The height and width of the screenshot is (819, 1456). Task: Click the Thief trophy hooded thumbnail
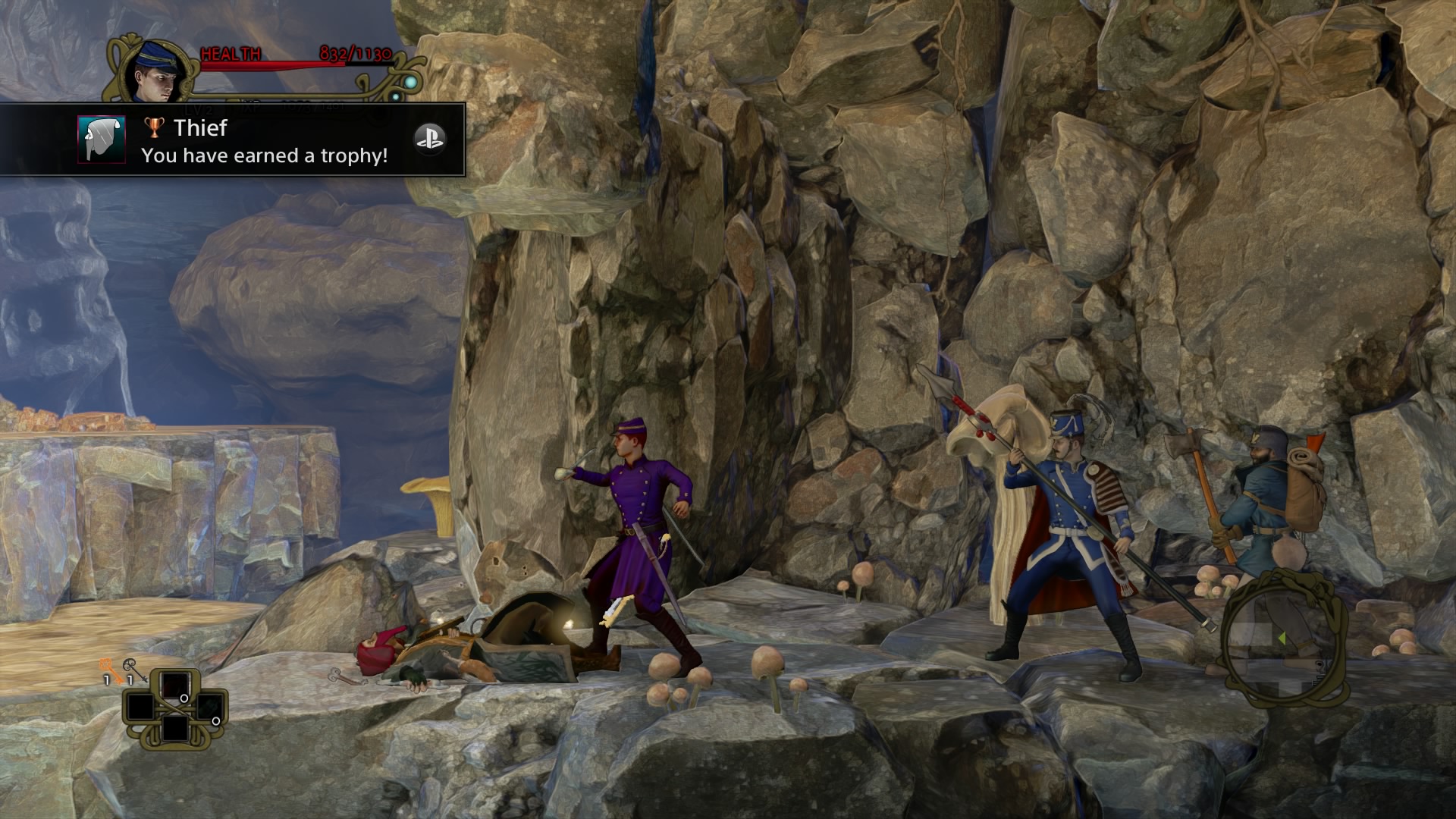tap(102, 140)
